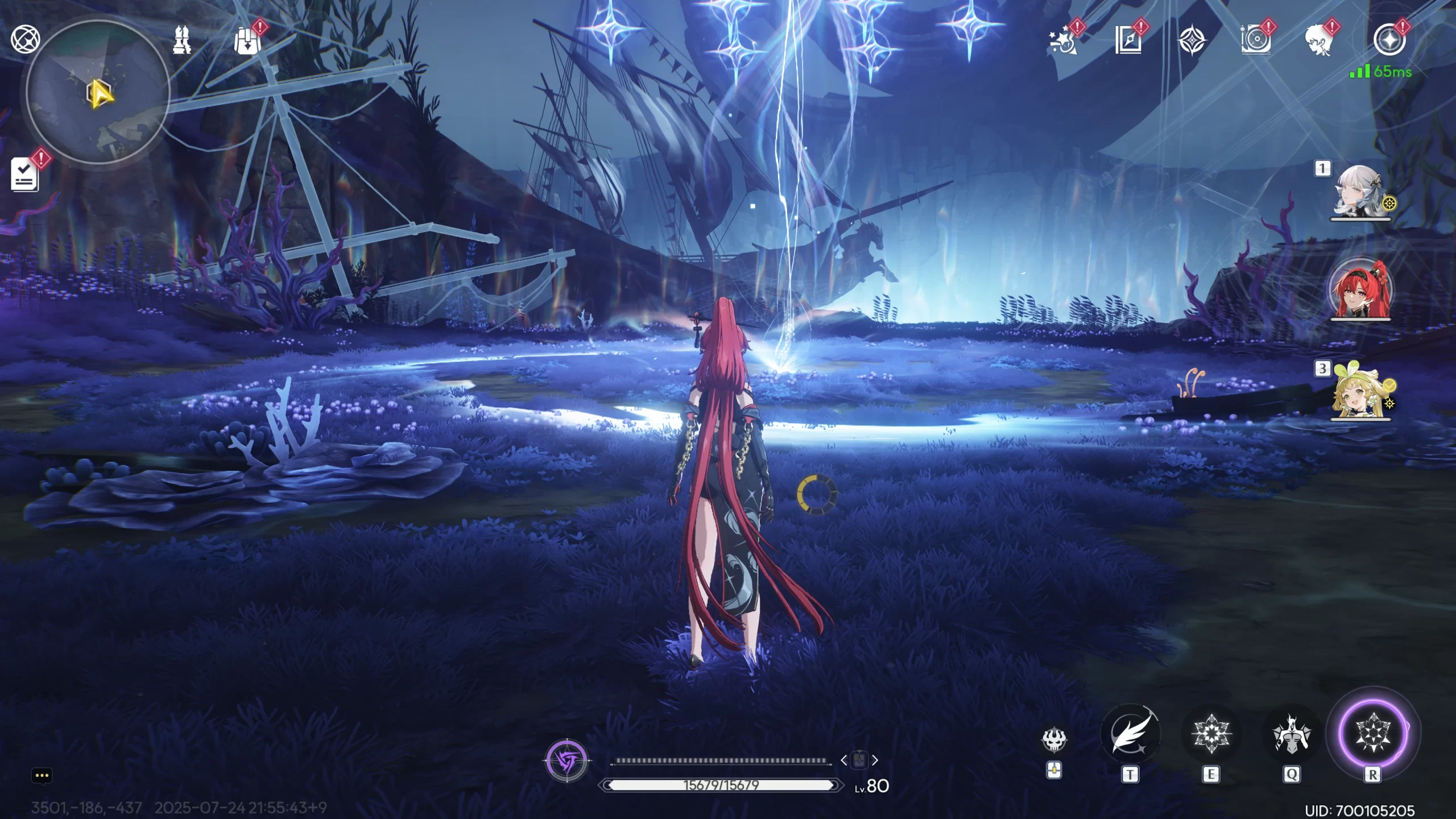Switch to the white-haired party member
This screenshot has height=819, width=1456.
click(x=1359, y=192)
